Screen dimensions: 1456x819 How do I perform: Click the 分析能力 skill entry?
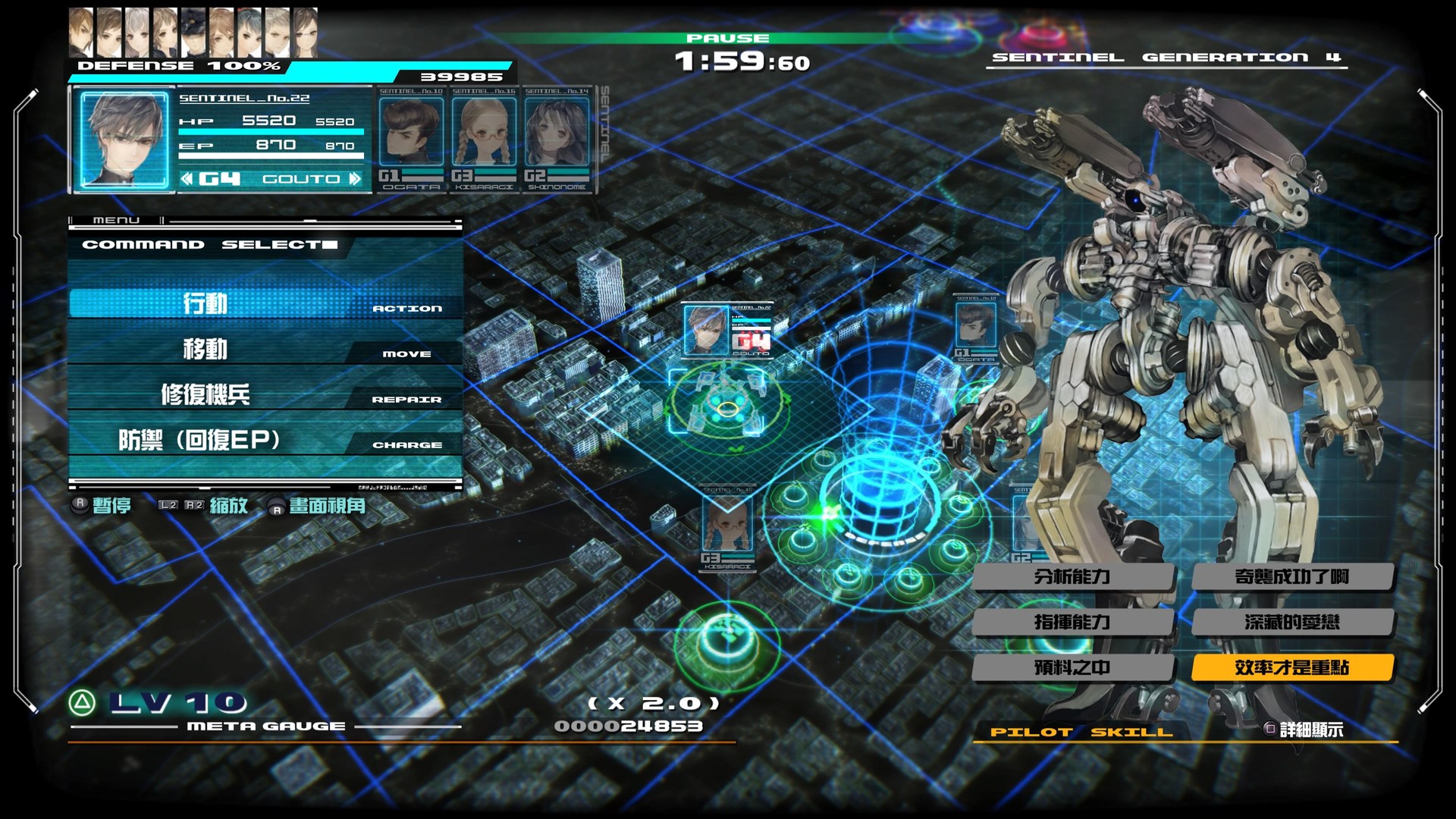pos(1073,577)
